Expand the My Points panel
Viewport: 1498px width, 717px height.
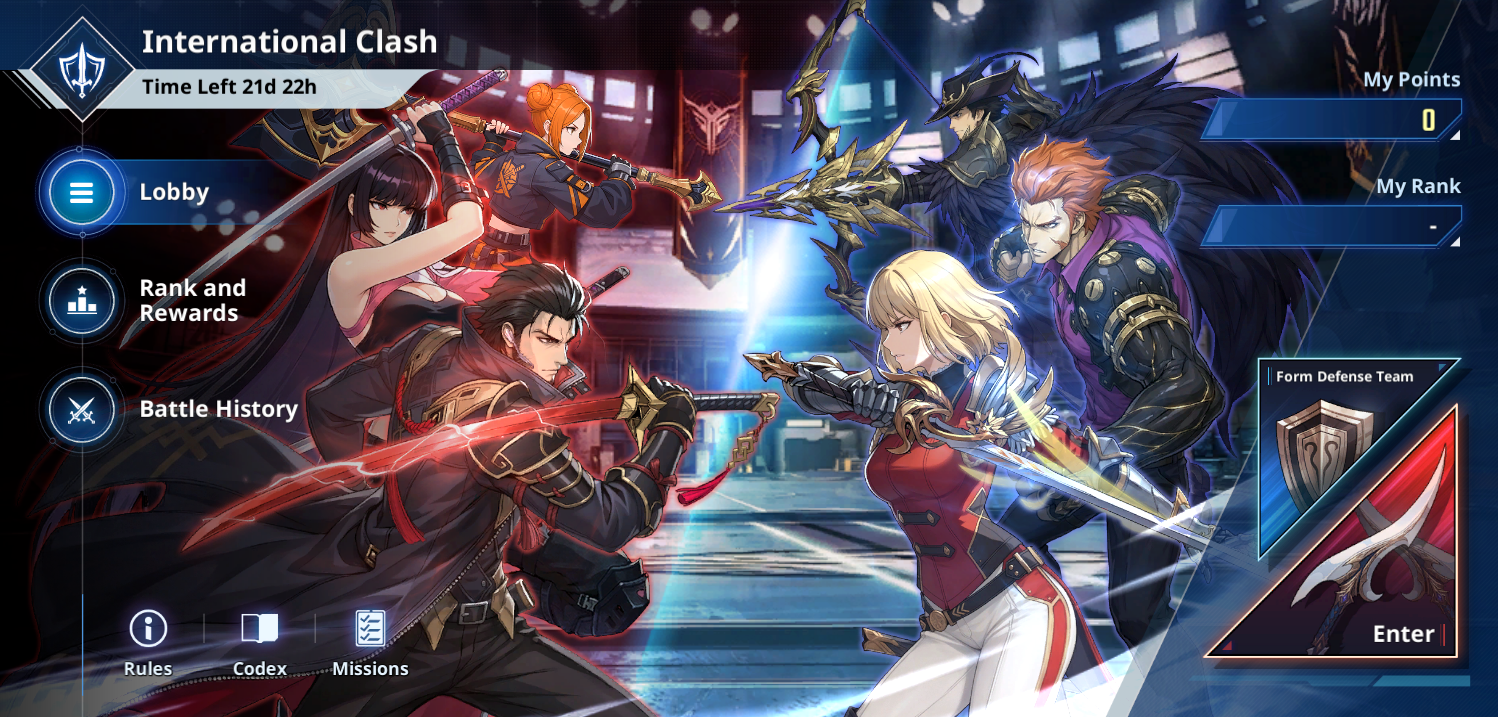[1332, 120]
